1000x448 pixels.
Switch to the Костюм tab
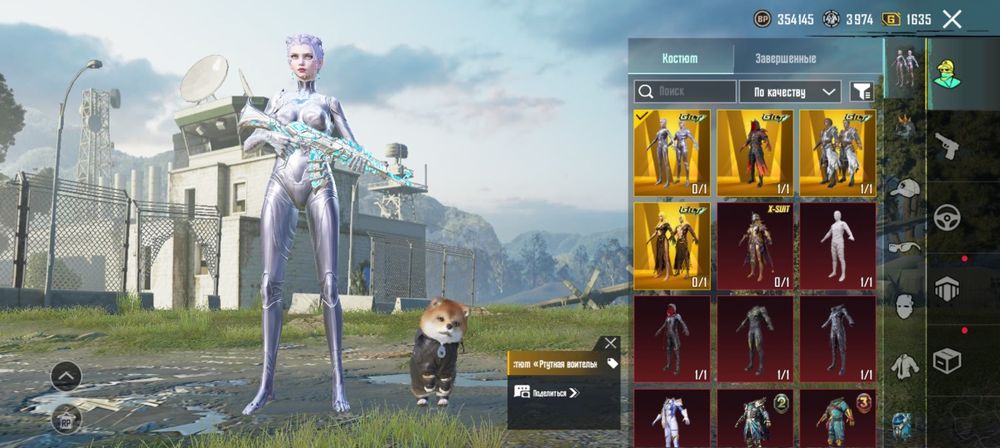(x=680, y=59)
